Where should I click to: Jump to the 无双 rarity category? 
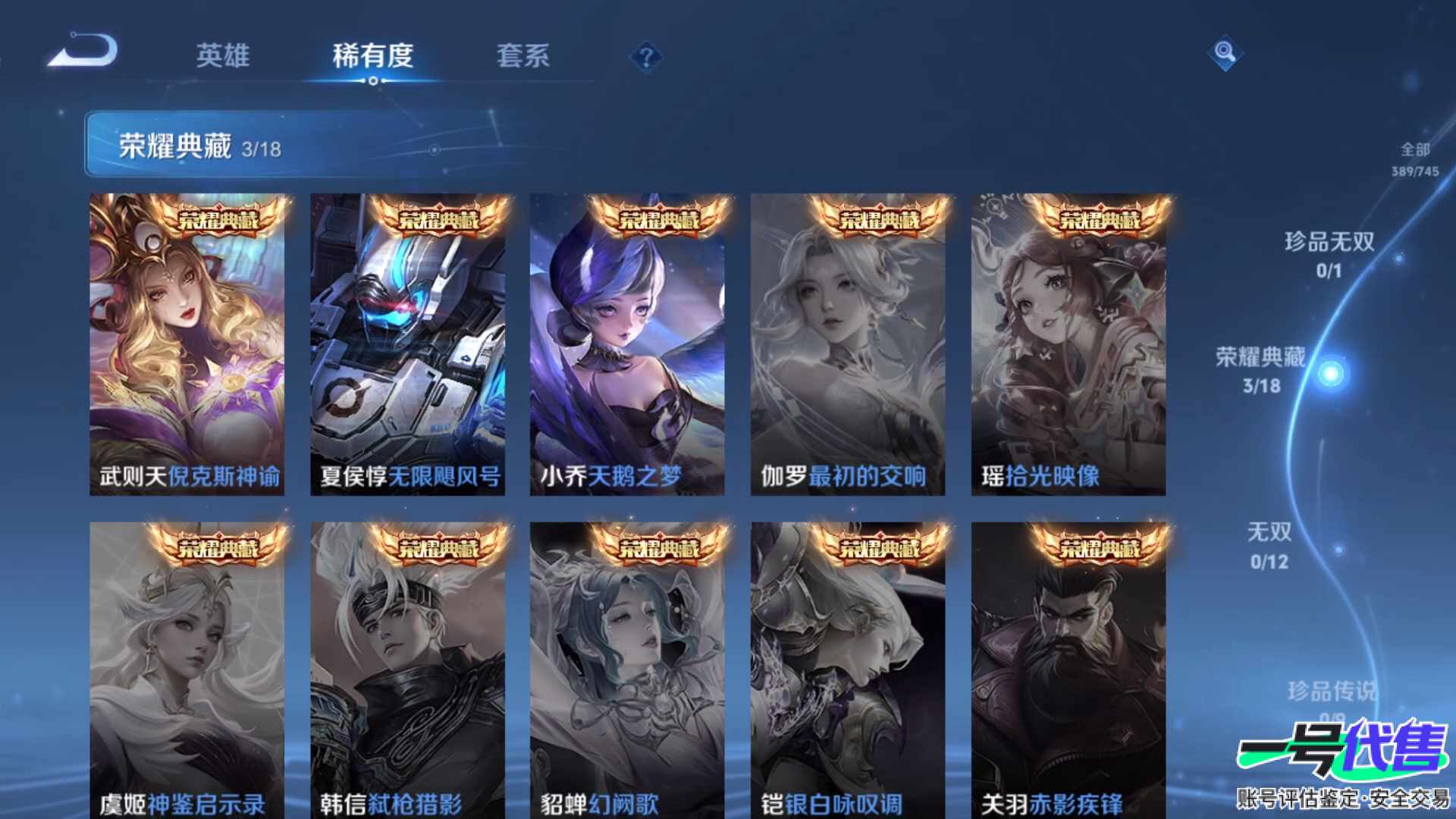pos(1269,545)
